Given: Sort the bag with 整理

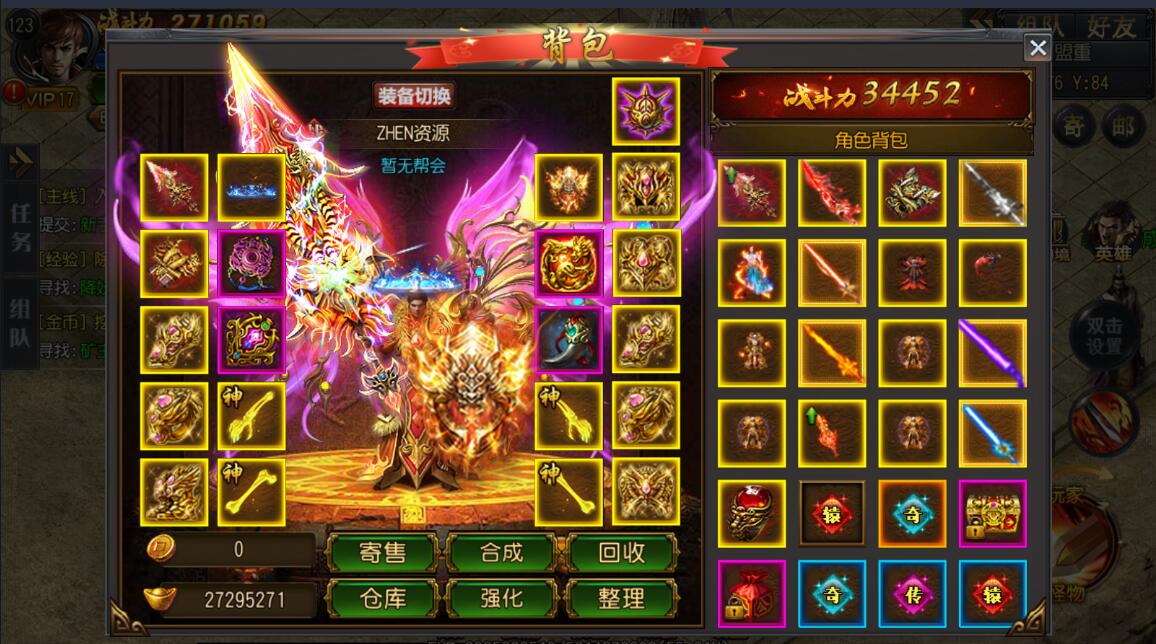Looking at the screenshot, I should [621, 599].
